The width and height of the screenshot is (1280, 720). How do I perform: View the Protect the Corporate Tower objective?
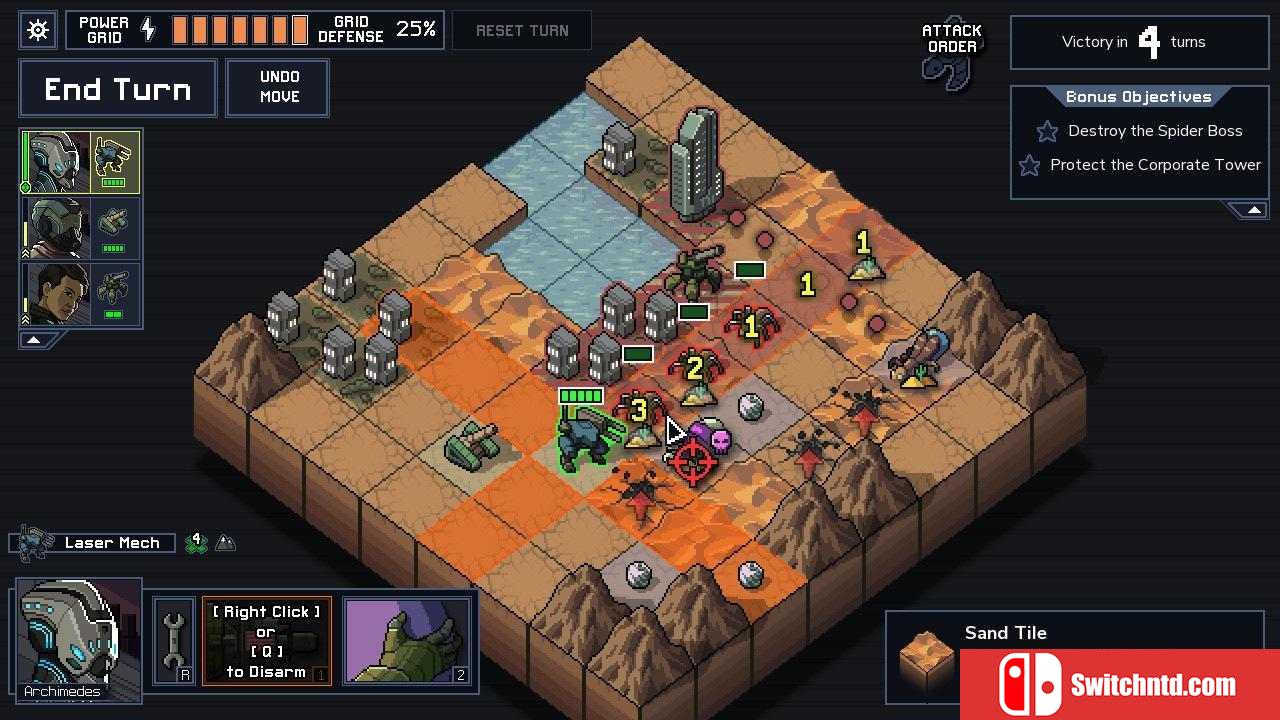[1154, 165]
